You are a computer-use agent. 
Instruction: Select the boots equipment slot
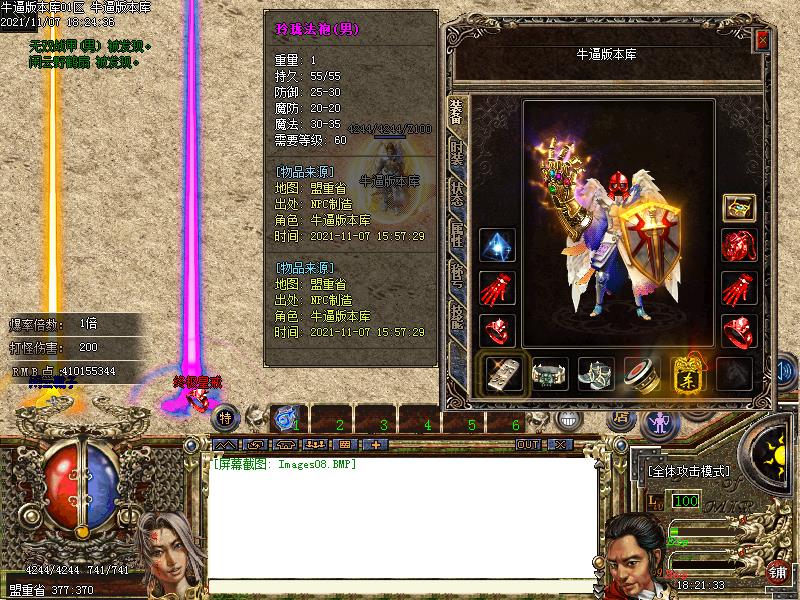pos(597,374)
